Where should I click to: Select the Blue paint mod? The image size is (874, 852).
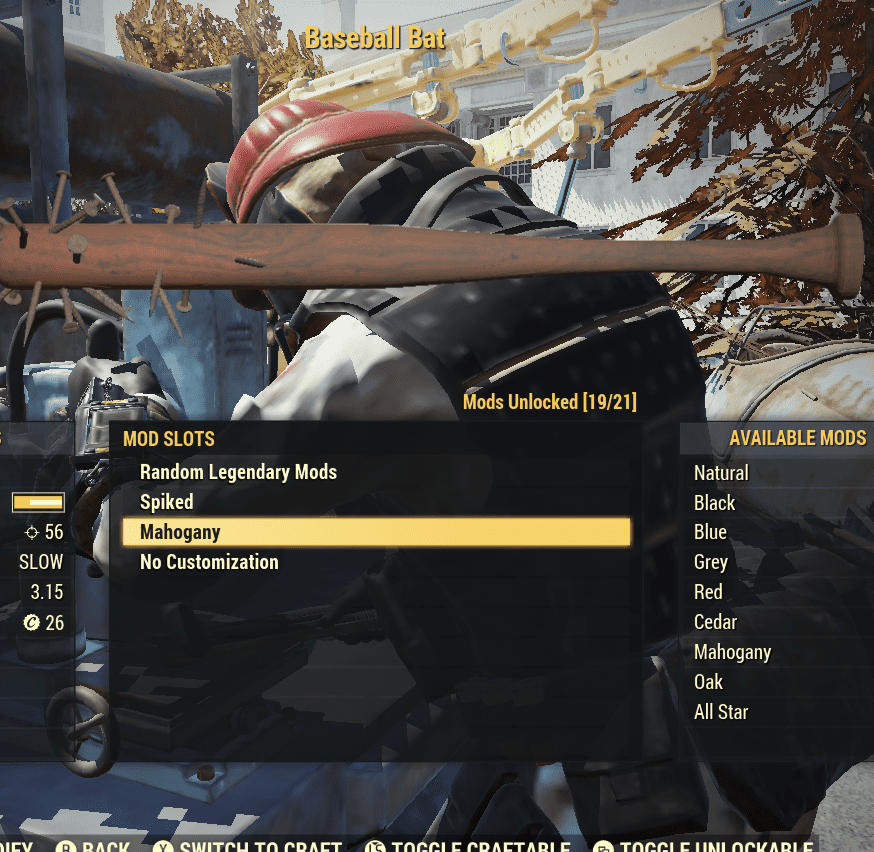[x=710, y=532]
